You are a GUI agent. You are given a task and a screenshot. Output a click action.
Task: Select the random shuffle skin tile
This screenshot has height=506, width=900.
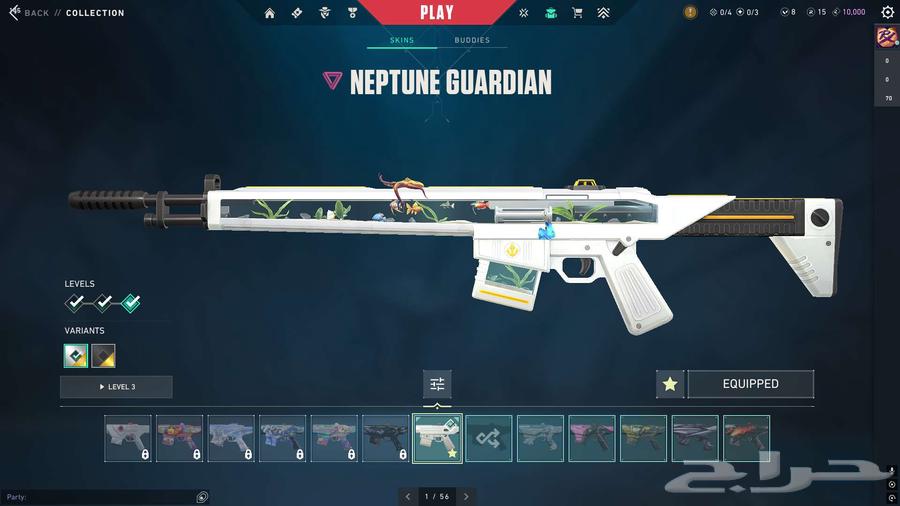click(489, 438)
